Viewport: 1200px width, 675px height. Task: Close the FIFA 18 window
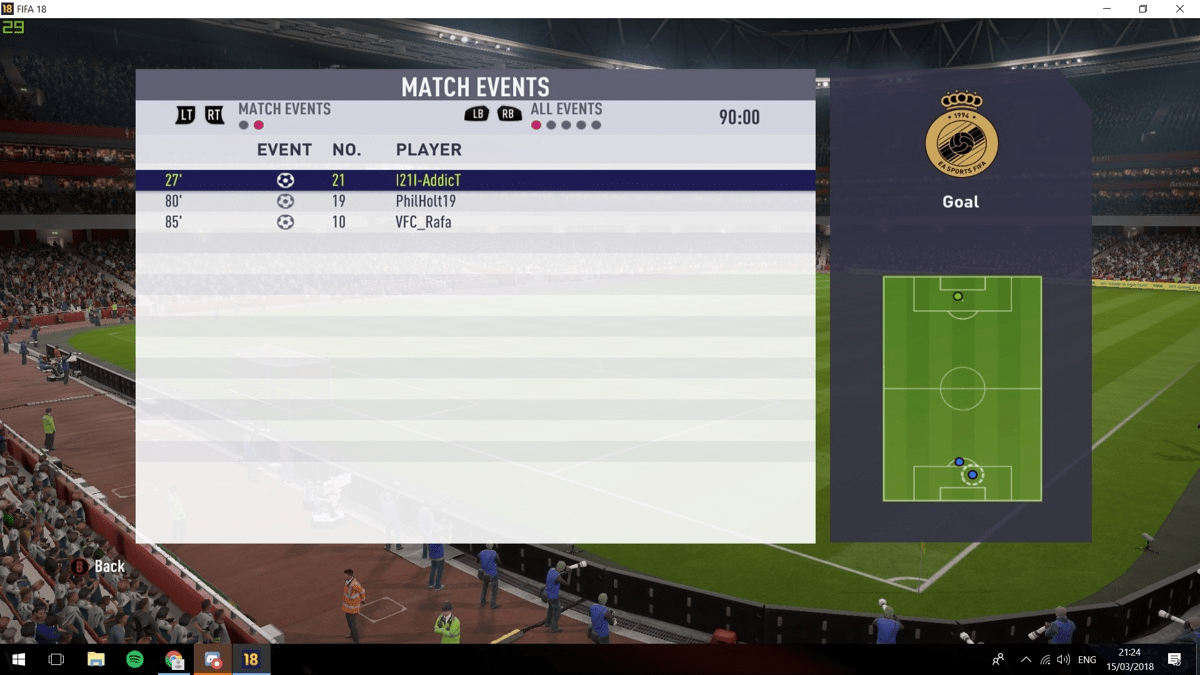coord(1180,9)
